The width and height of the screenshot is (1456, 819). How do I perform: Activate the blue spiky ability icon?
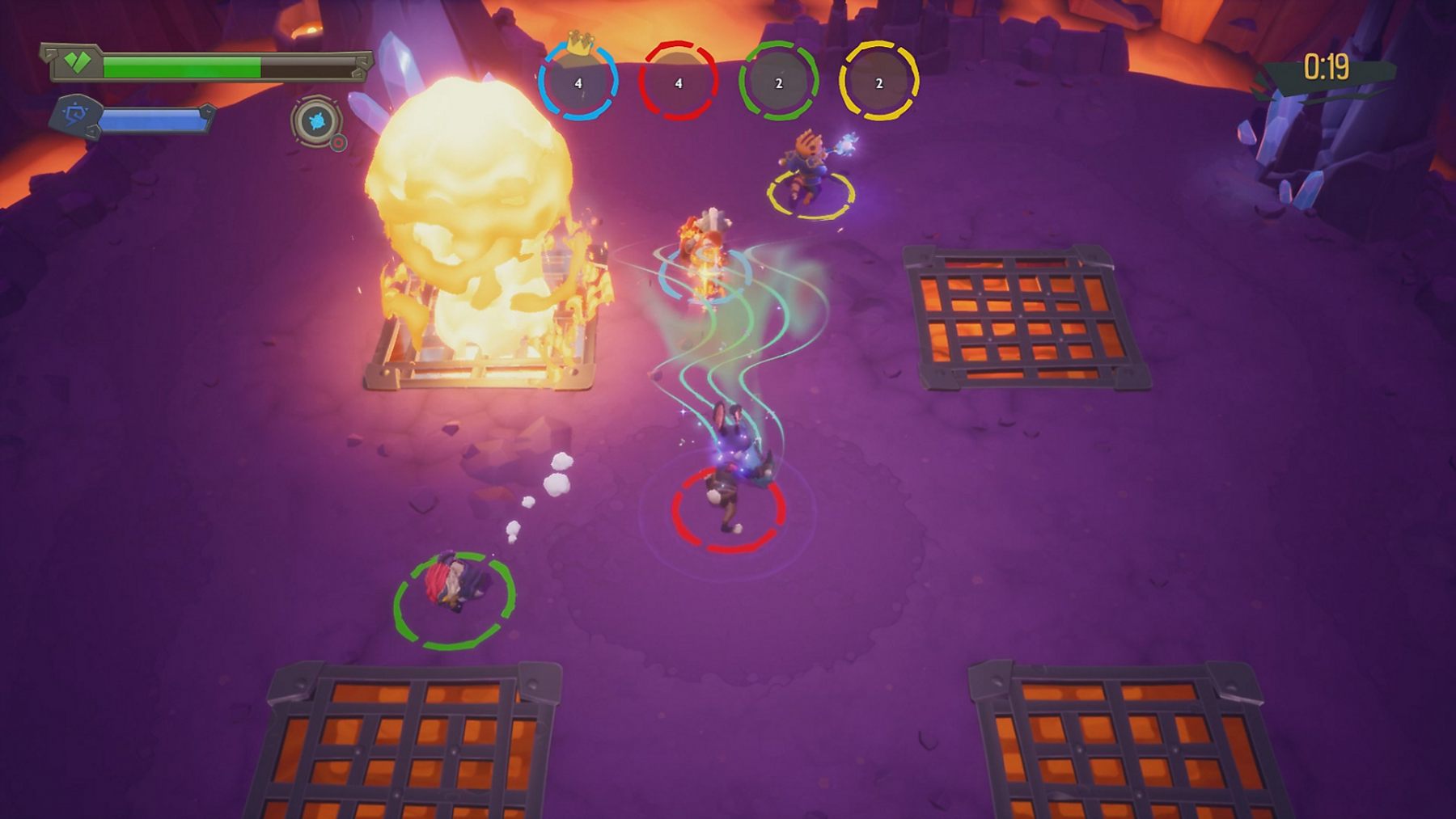point(315,122)
